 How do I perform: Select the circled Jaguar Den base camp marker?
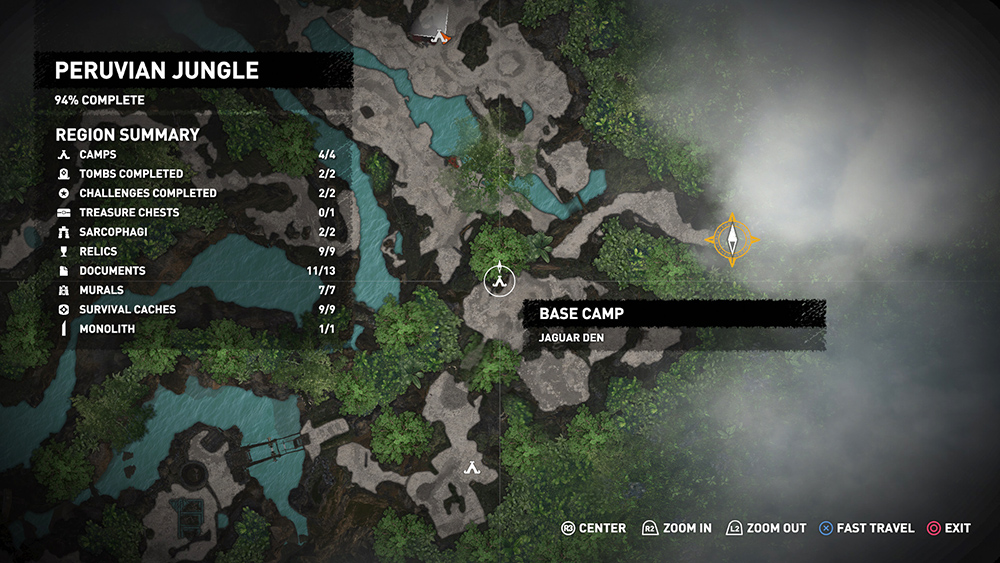point(497,281)
